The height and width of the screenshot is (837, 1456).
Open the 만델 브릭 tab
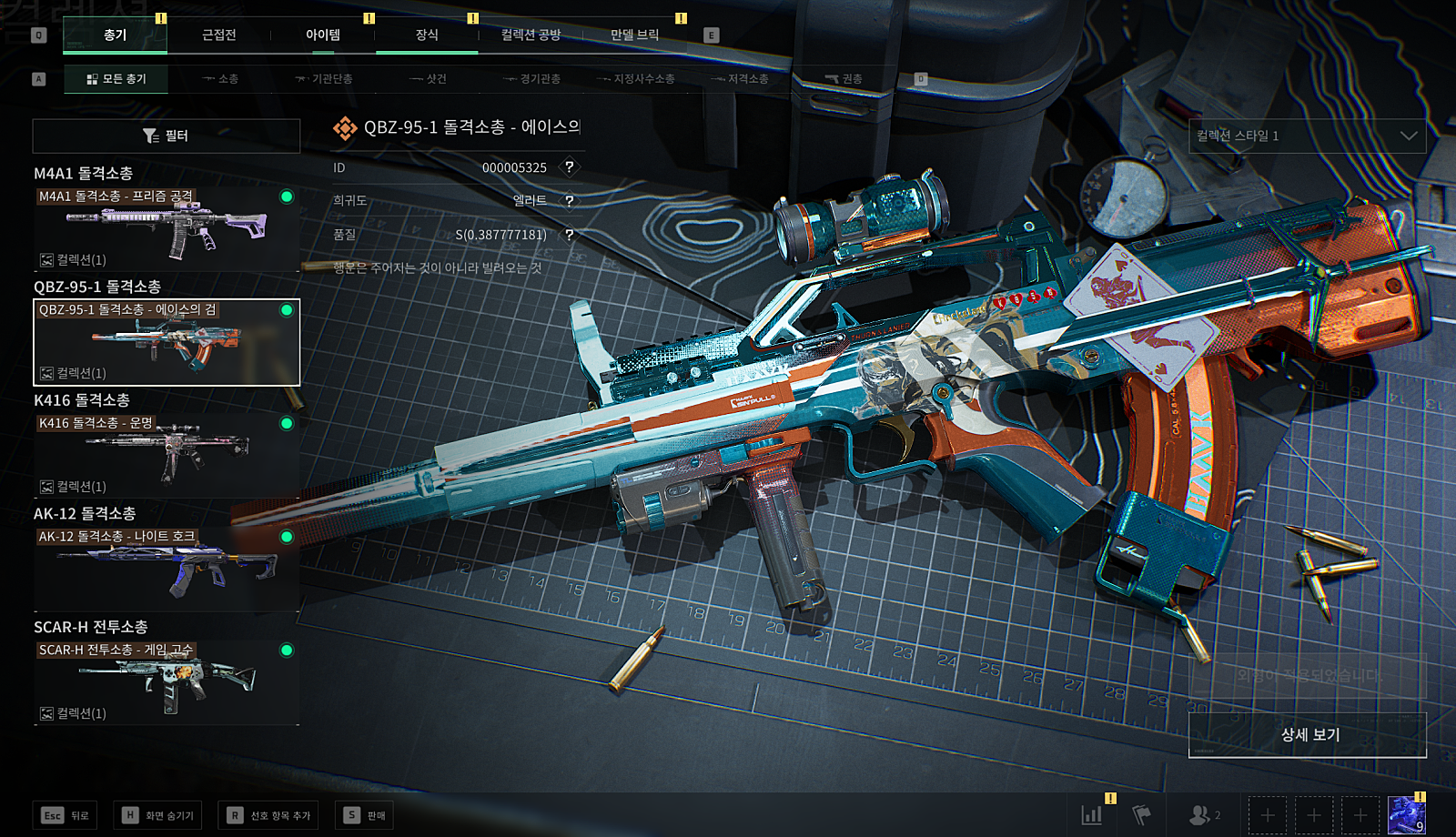[x=634, y=35]
